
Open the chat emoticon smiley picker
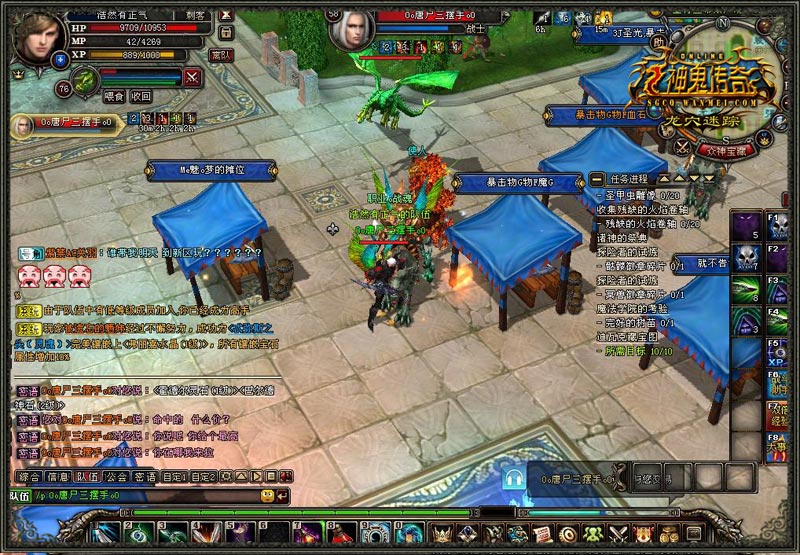point(267,495)
